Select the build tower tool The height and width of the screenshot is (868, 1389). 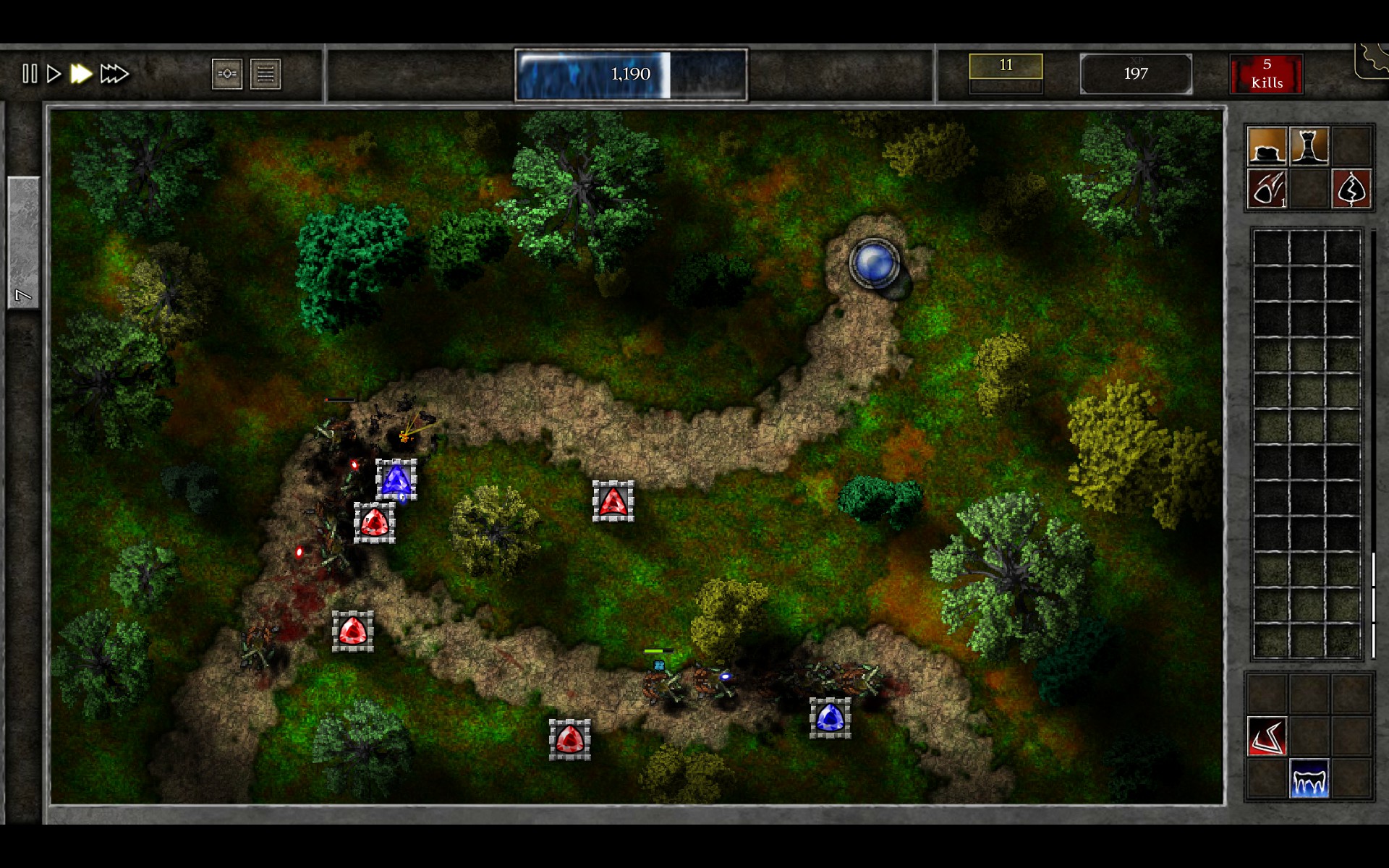point(1311,146)
